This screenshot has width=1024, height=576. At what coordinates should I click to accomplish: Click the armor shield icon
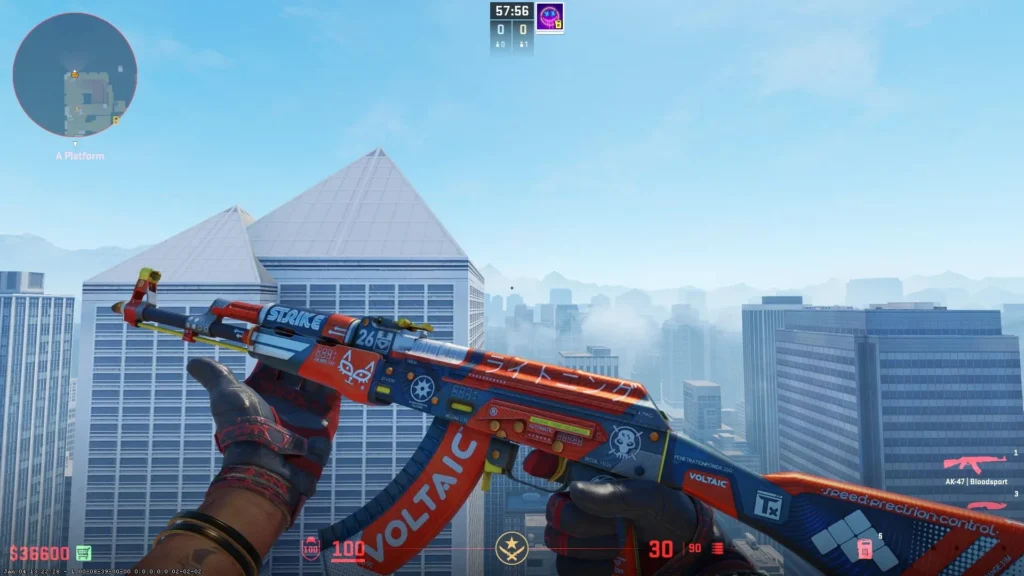311,548
